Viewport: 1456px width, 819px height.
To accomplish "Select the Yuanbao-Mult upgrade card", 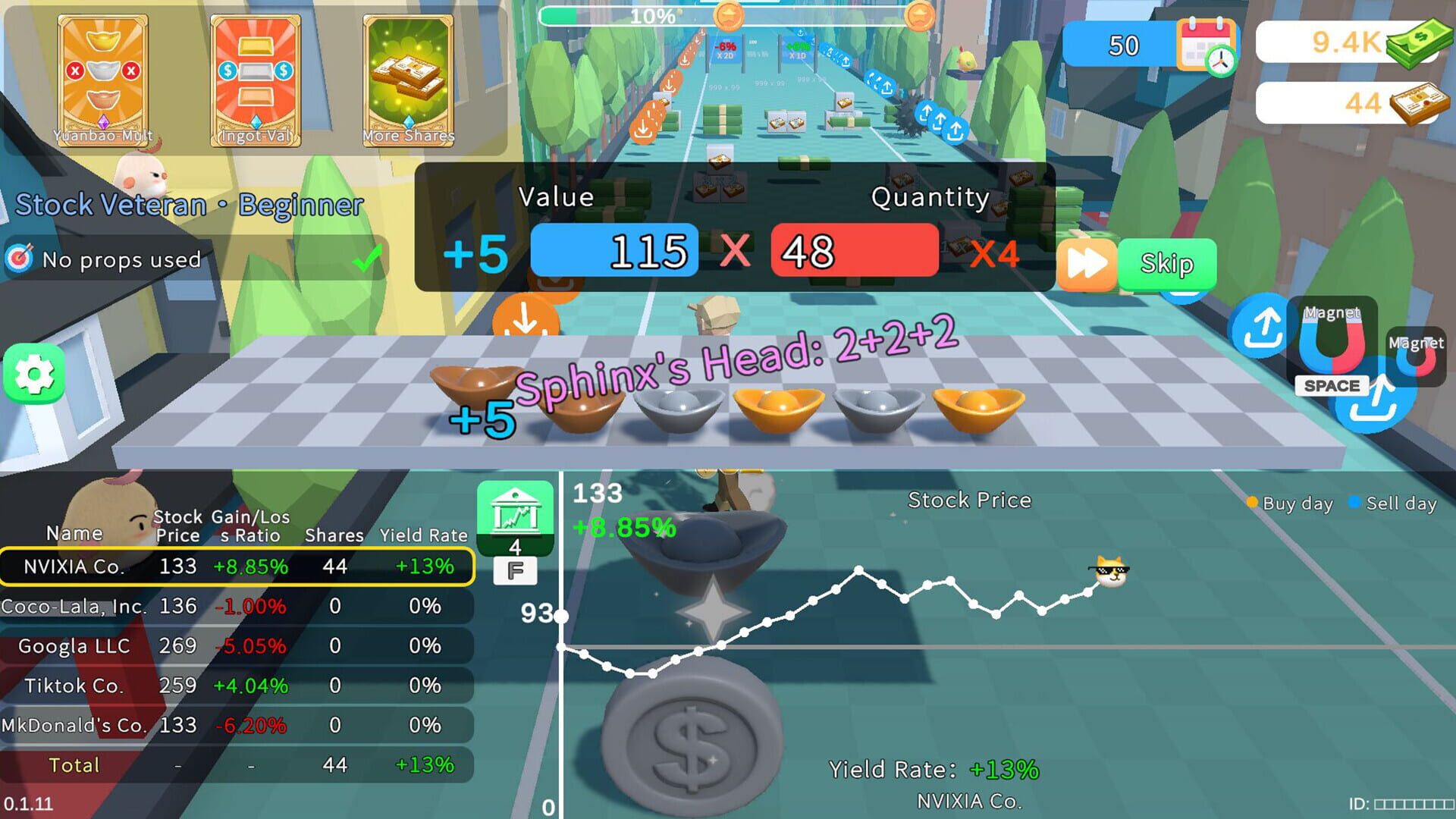I will (x=102, y=80).
